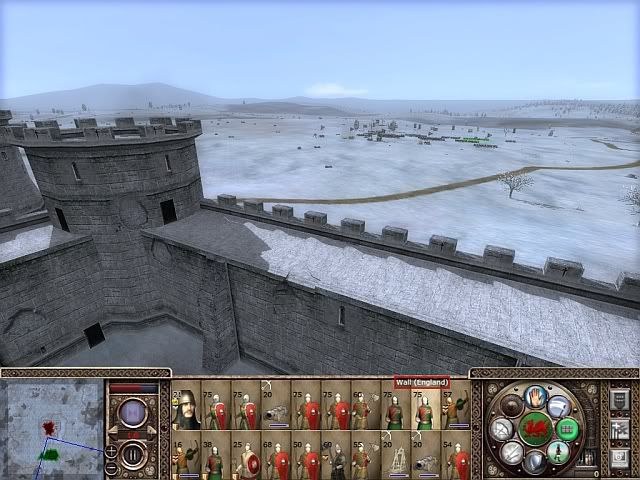Select the general's unit card
Viewport: 640px width, 480px height.
[186, 410]
